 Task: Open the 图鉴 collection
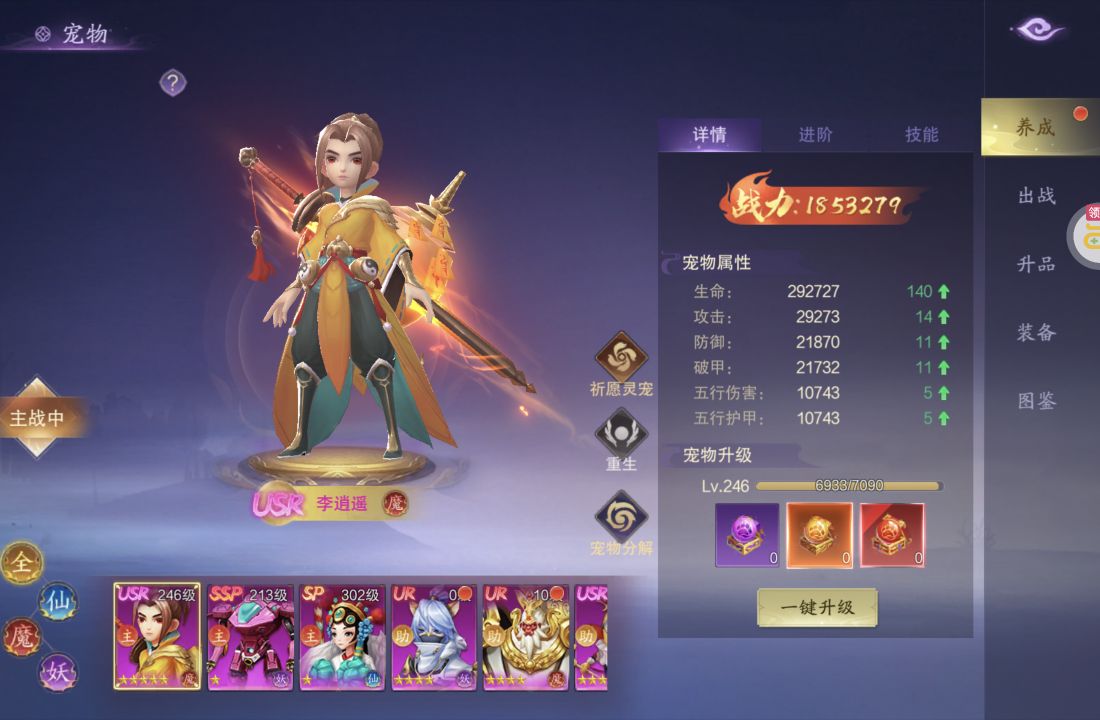point(1036,401)
